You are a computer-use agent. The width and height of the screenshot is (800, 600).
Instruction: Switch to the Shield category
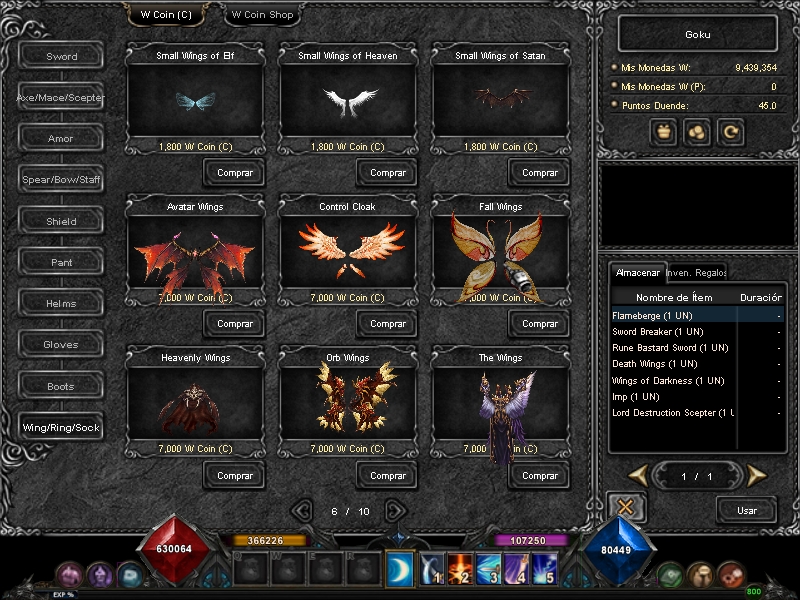point(61,221)
